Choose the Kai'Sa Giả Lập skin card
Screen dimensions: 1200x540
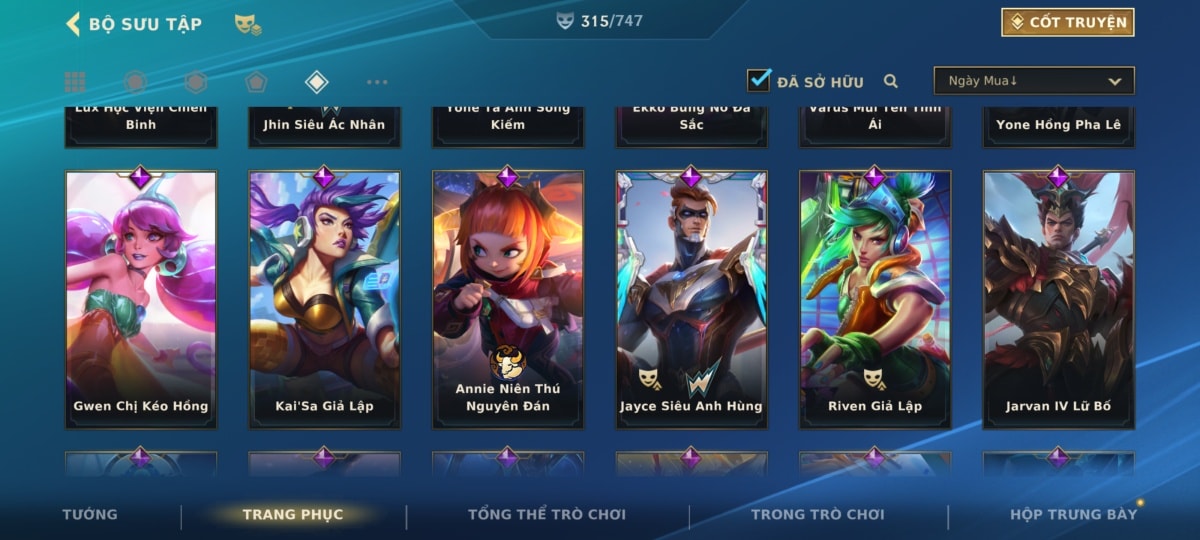(x=324, y=299)
